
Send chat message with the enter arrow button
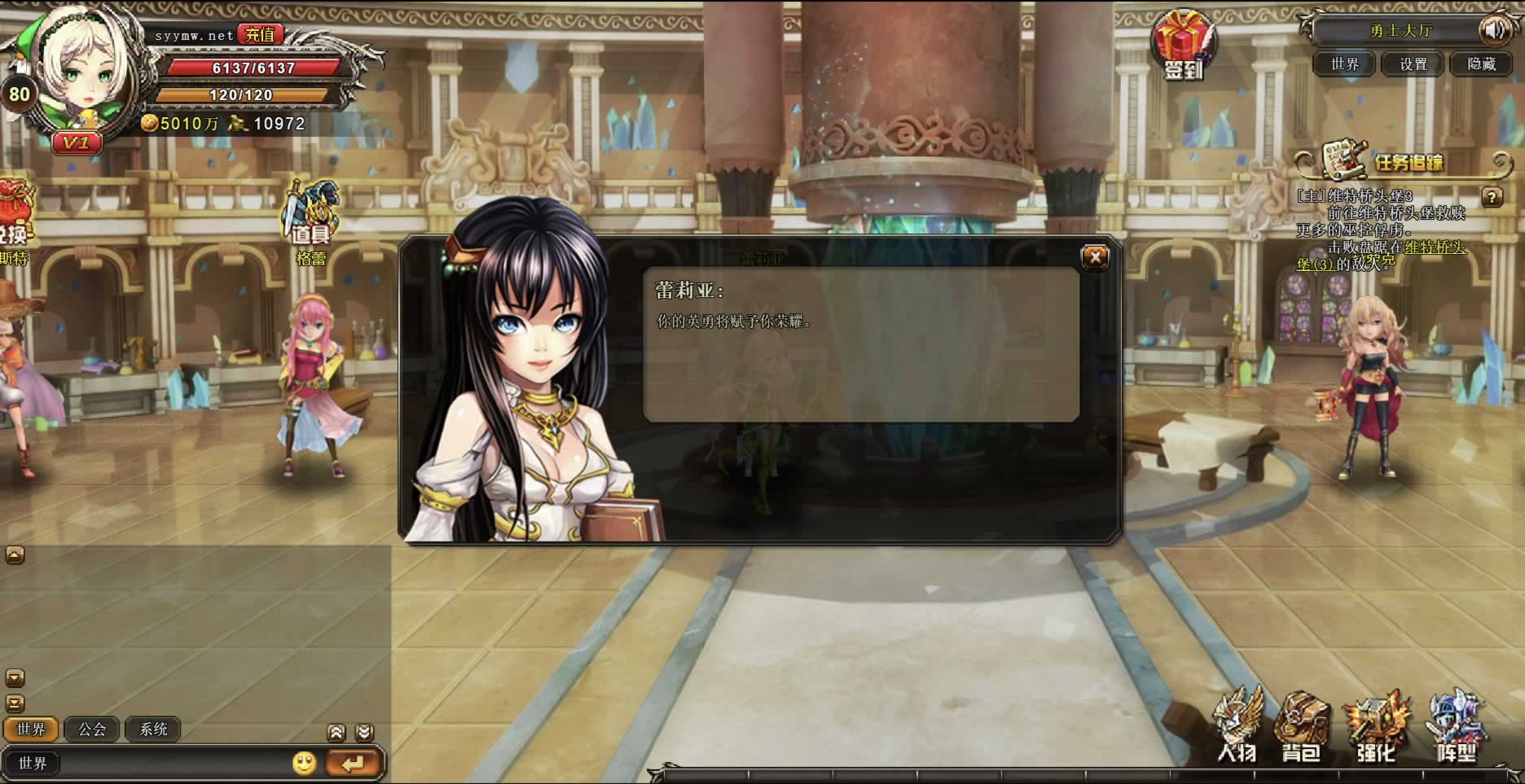click(x=353, y=763)
